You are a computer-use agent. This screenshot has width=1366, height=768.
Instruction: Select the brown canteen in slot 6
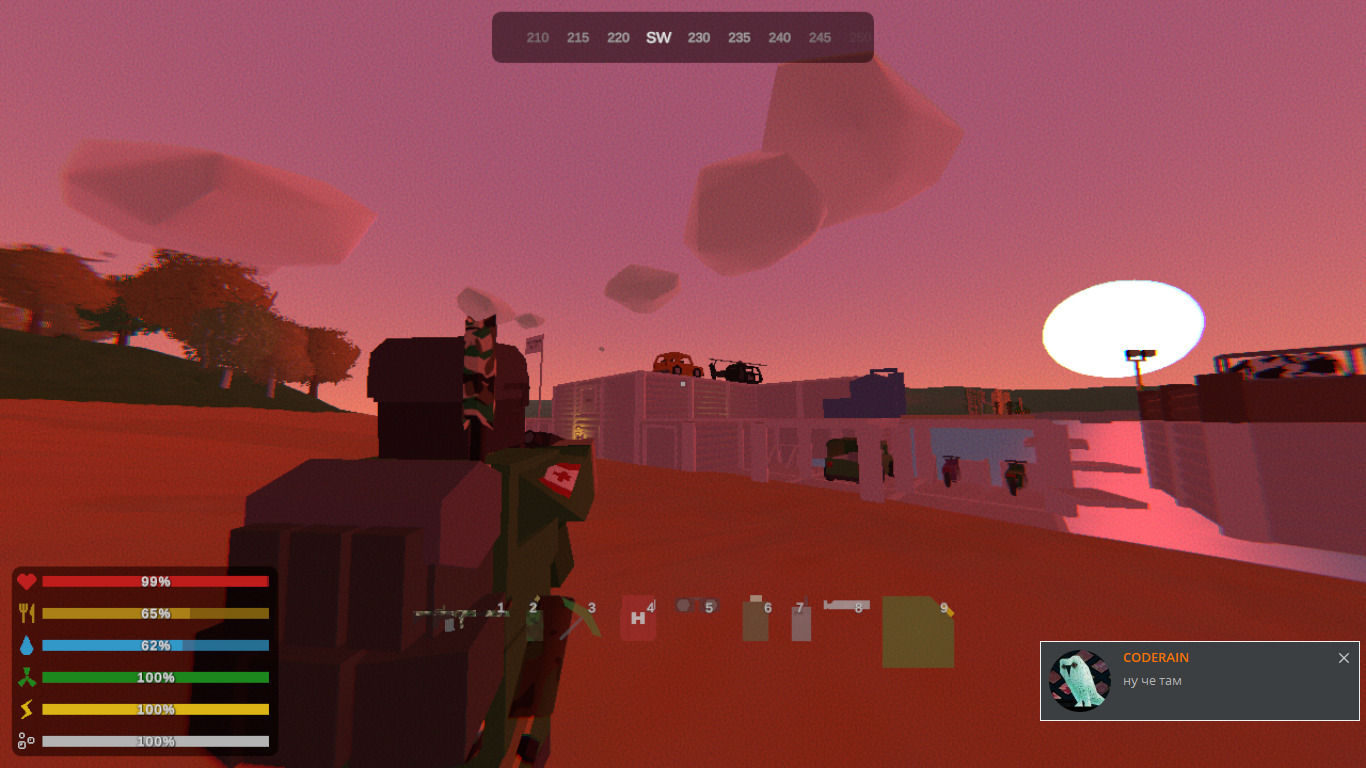pyautogui.click(x=755, y=620)
